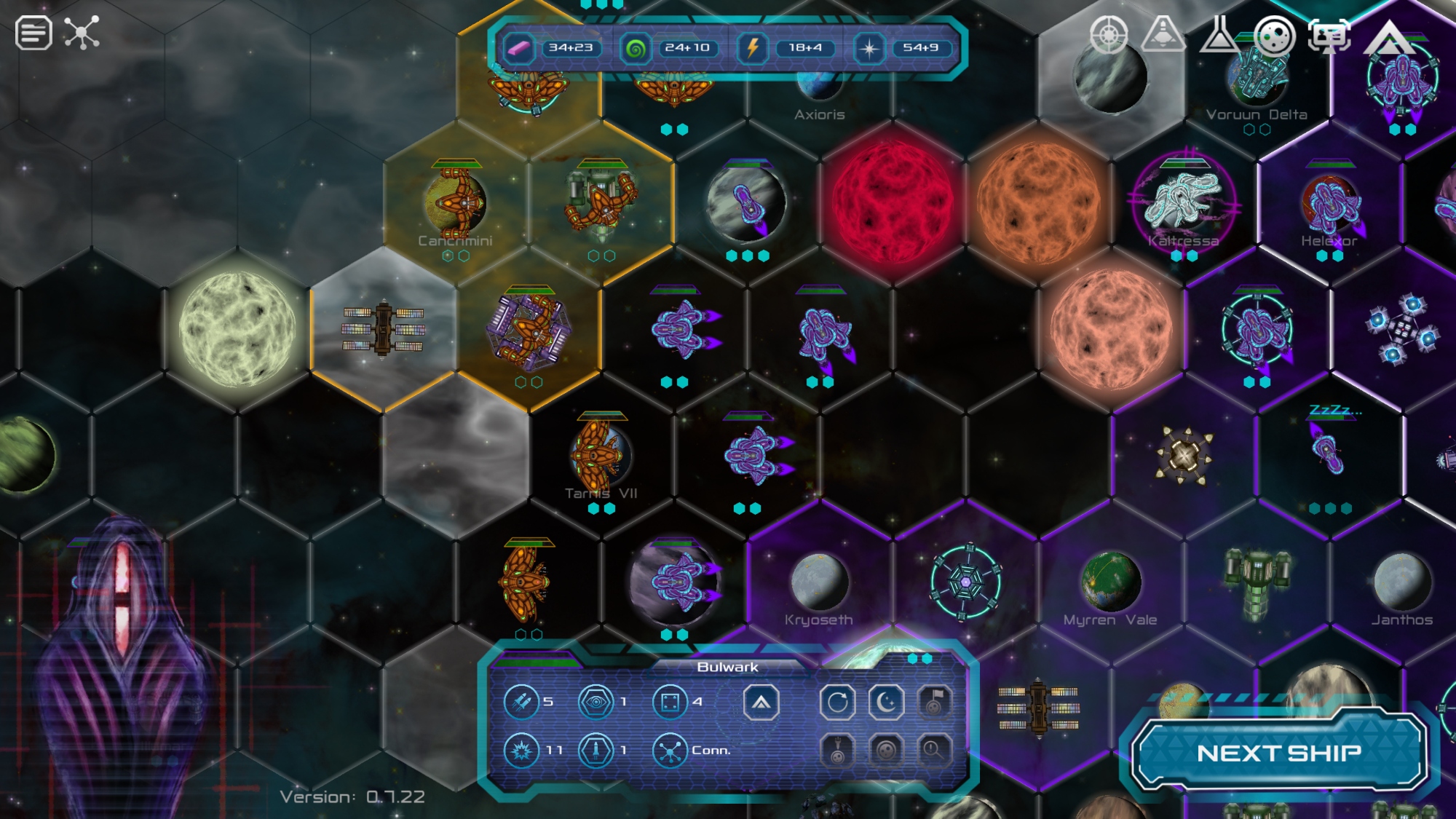Click the planet flag action button
This screenshot has height=819, width=1456.
pyautogui.click(x=934, y=703)
